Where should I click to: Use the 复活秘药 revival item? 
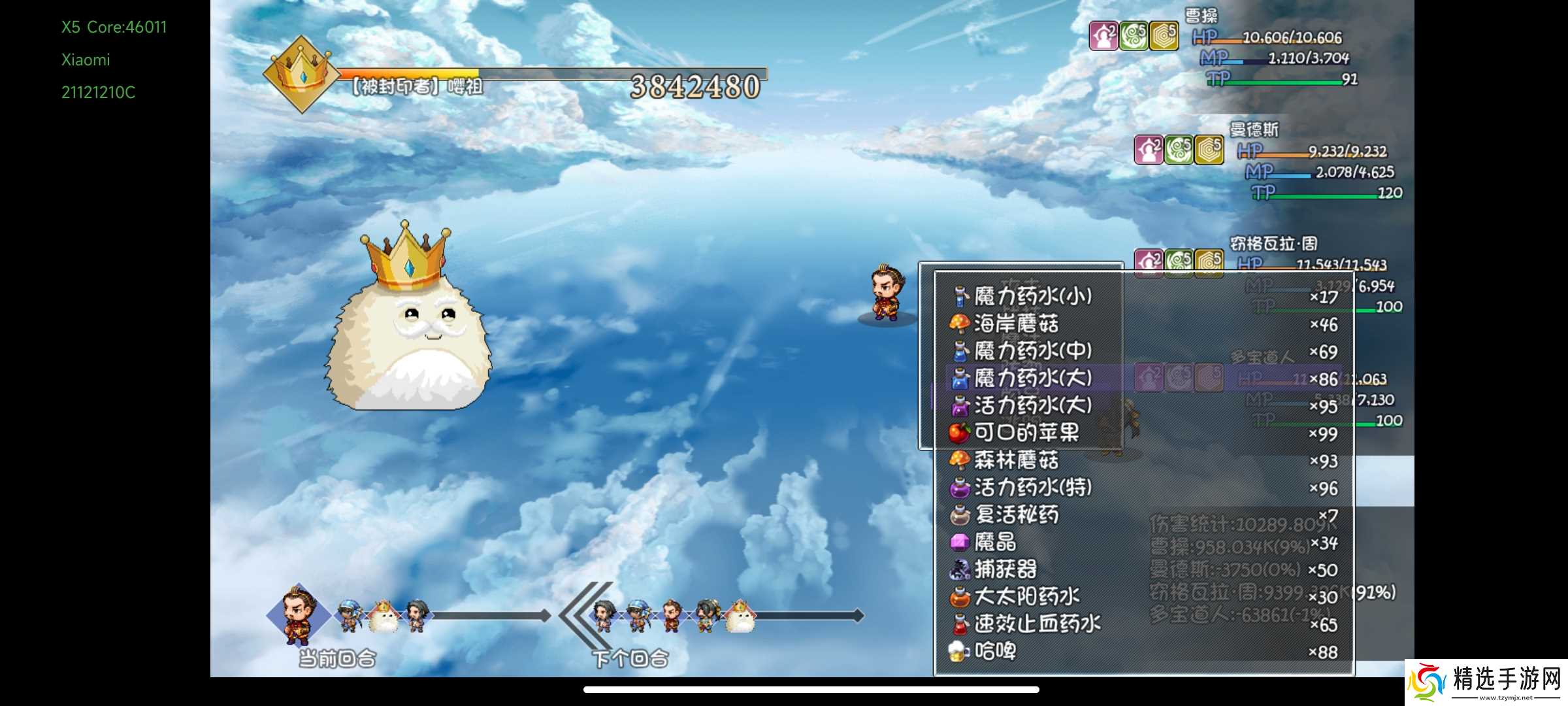click(x=1016, y=515)
